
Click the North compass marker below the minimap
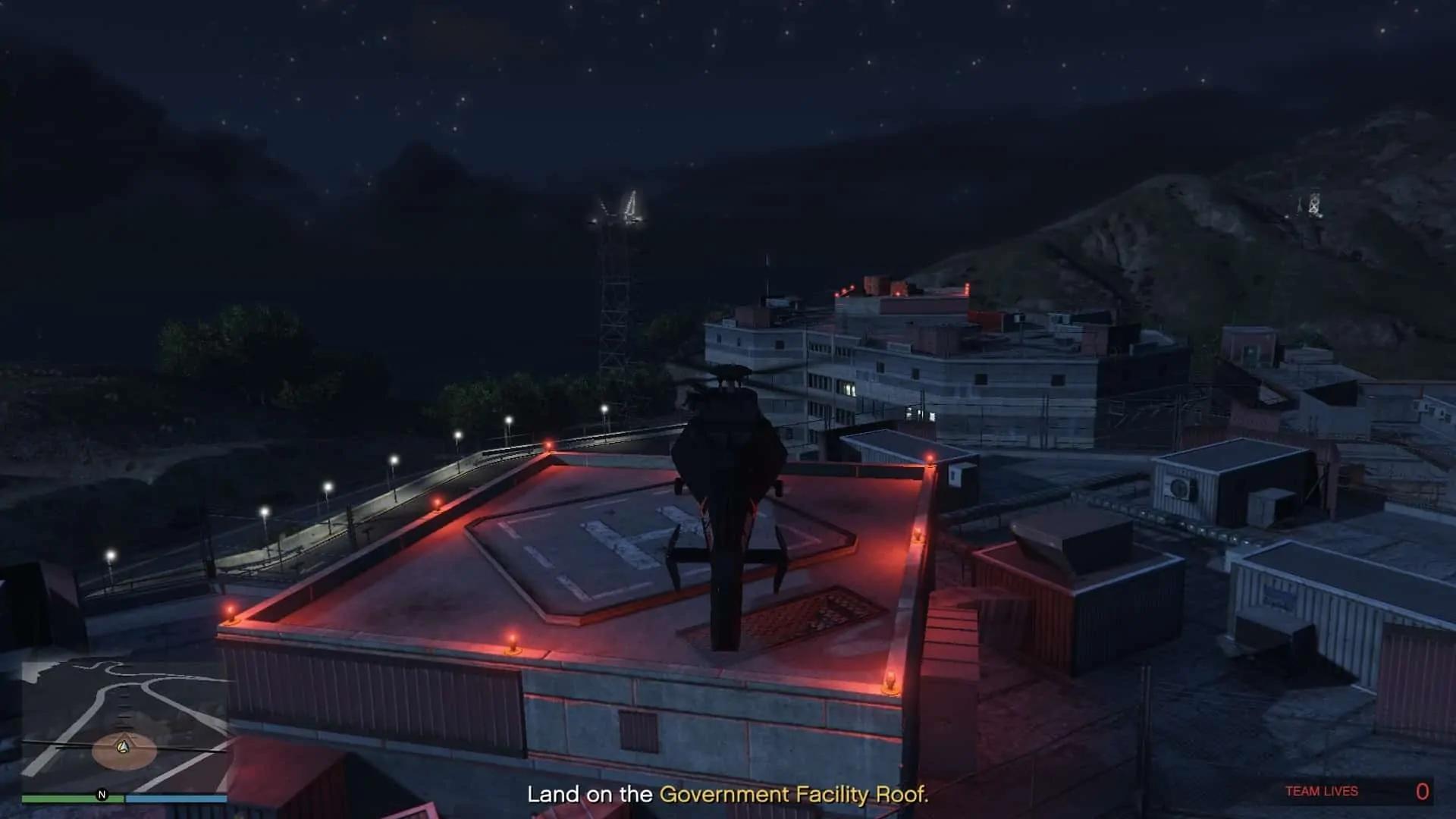click(102, 795)
